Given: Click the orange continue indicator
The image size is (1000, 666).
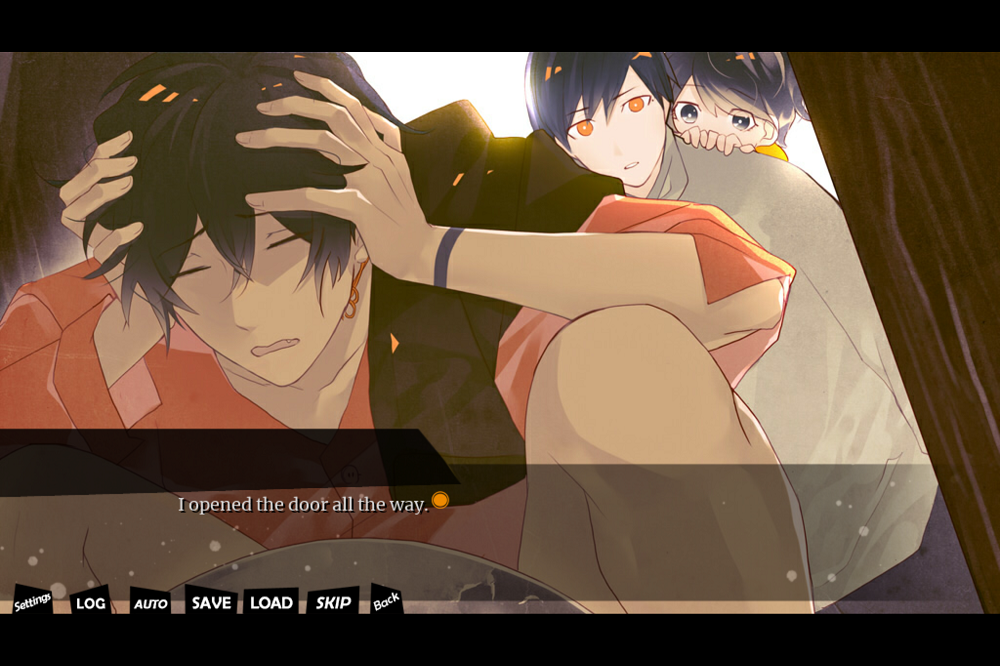Looking at the screenshot, I should [440, 500].
